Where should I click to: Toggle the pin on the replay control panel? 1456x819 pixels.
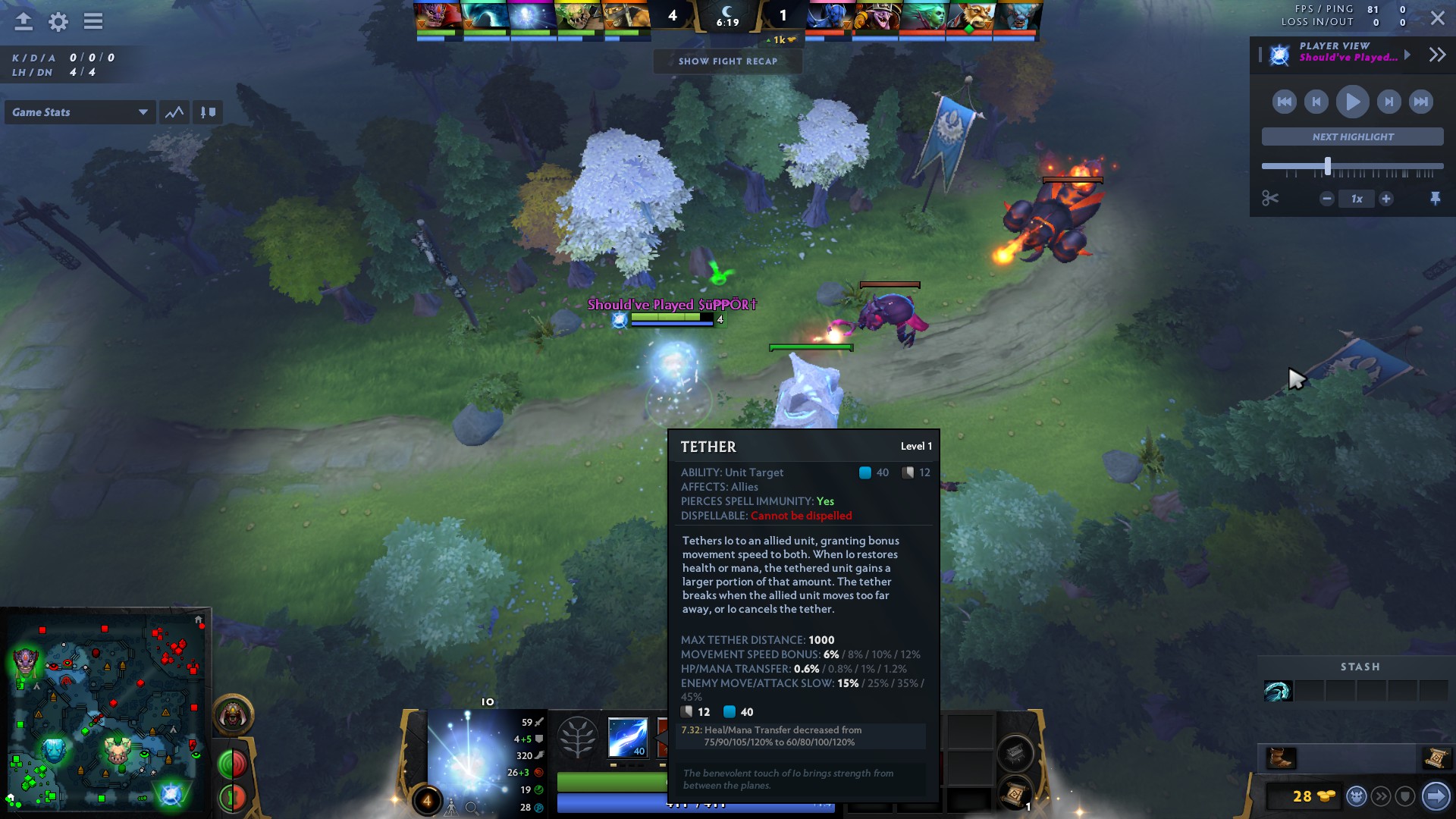[x=1437, y=198]
